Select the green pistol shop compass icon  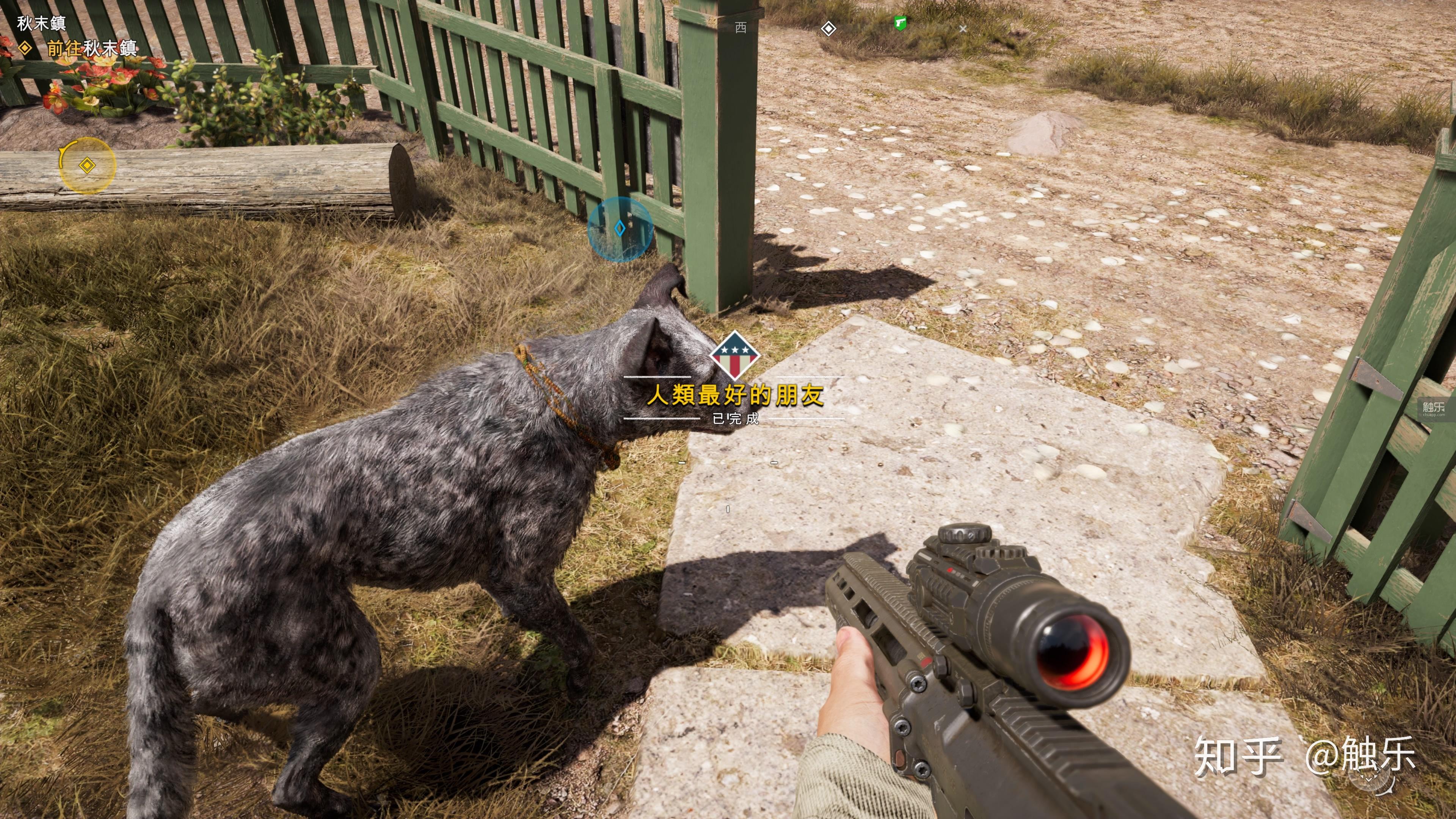coord(901,23)
